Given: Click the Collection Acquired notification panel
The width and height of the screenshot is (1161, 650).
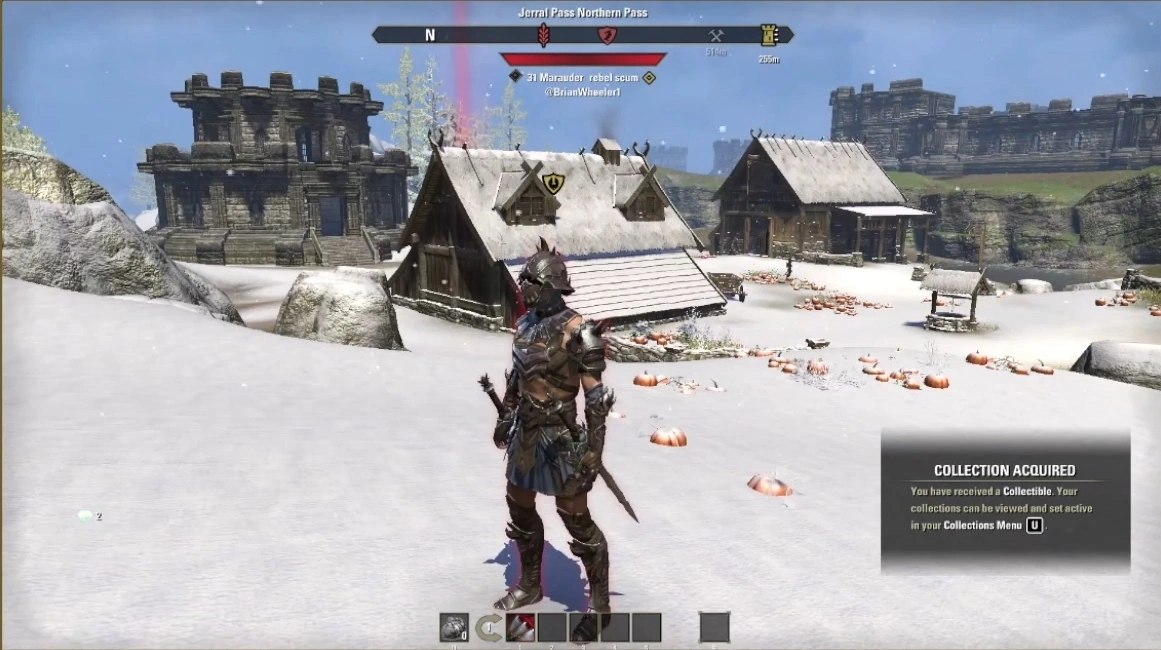Looking at the screenshot, I should click(1005, 501).
